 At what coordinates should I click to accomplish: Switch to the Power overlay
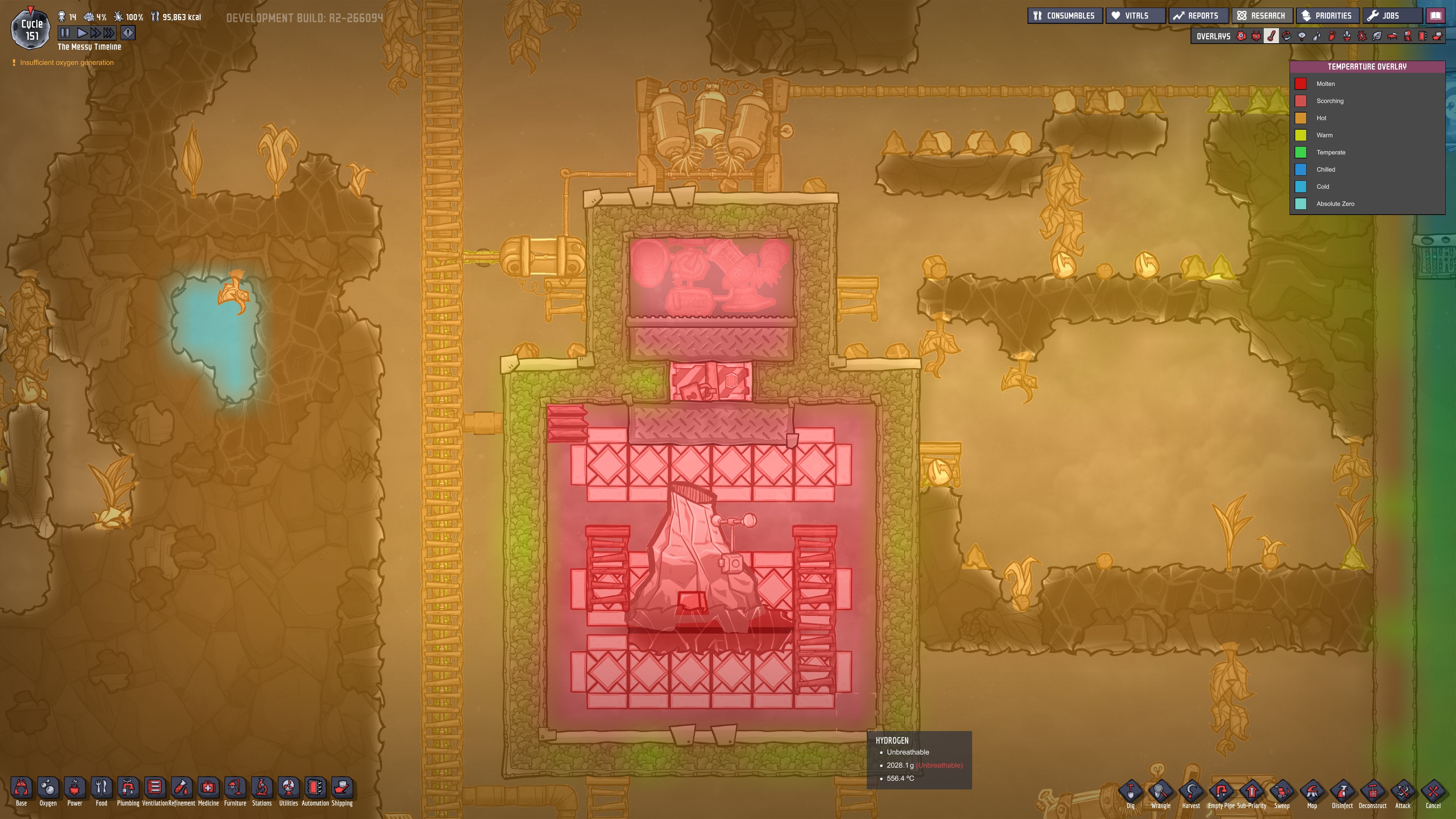point(1256,36)
